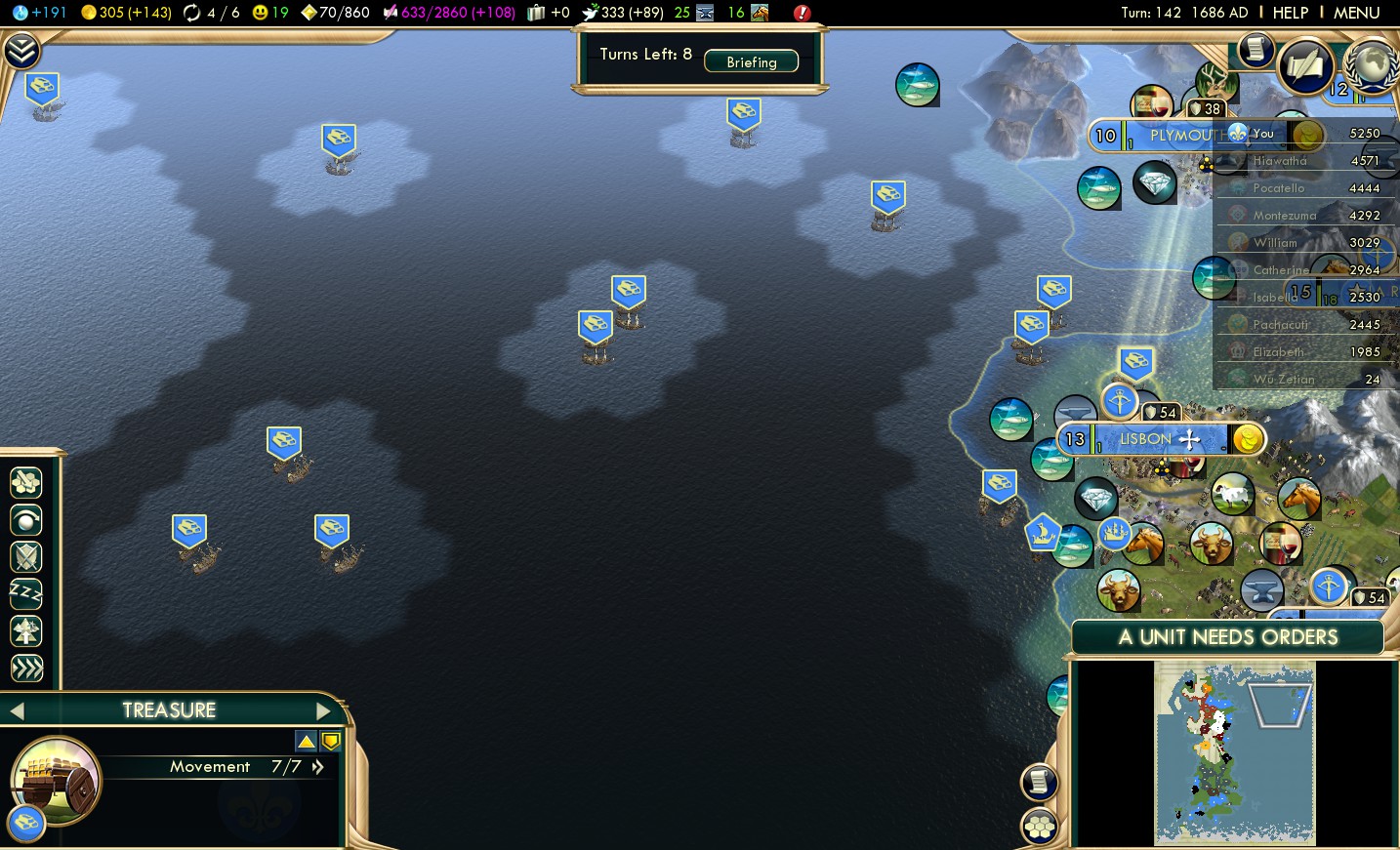Click the upward-arrows unit action icon
The height and width of the screenshot is (850, 1400).
tap(26, 631)
